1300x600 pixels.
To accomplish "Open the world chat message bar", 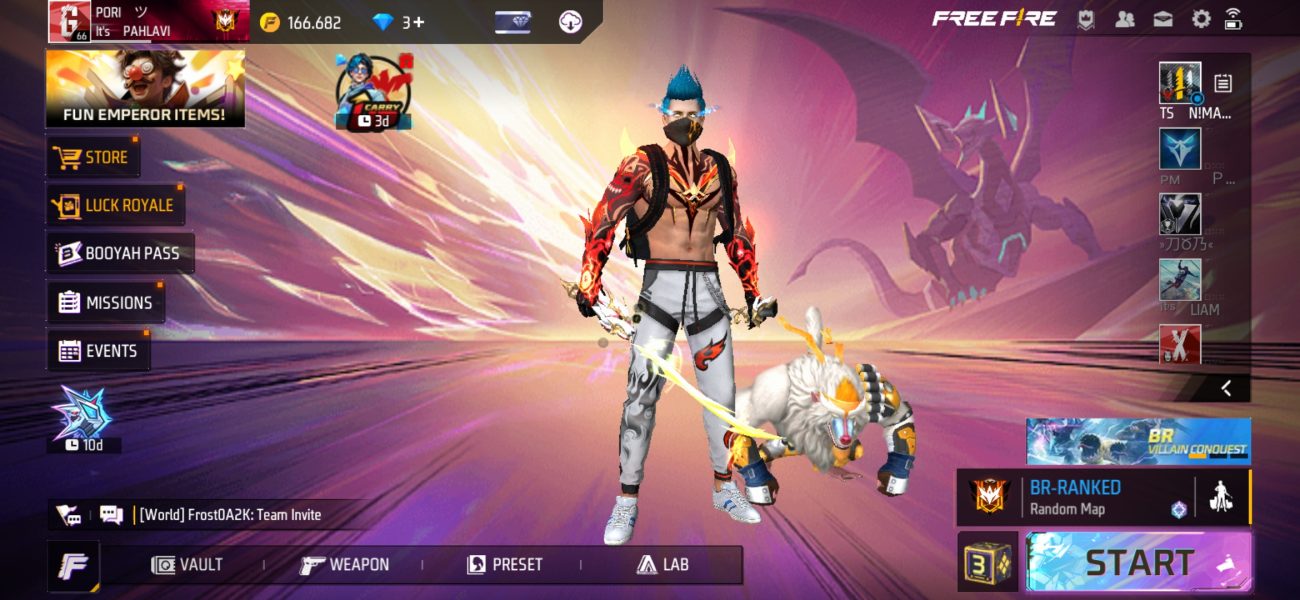I will click(x=230, y=515).
